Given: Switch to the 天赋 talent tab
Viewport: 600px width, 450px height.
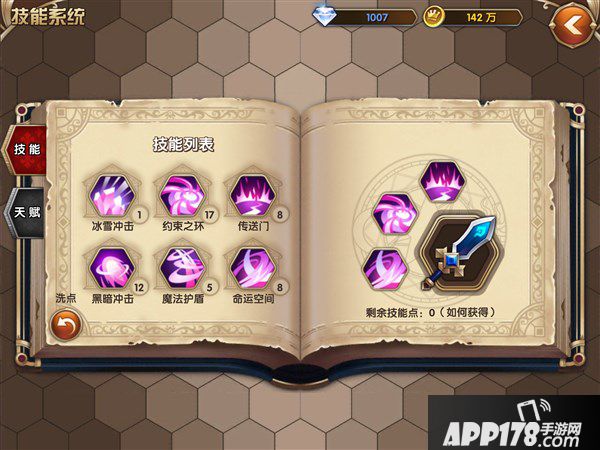Looking at the screenshot, I should tap(22, 212).
